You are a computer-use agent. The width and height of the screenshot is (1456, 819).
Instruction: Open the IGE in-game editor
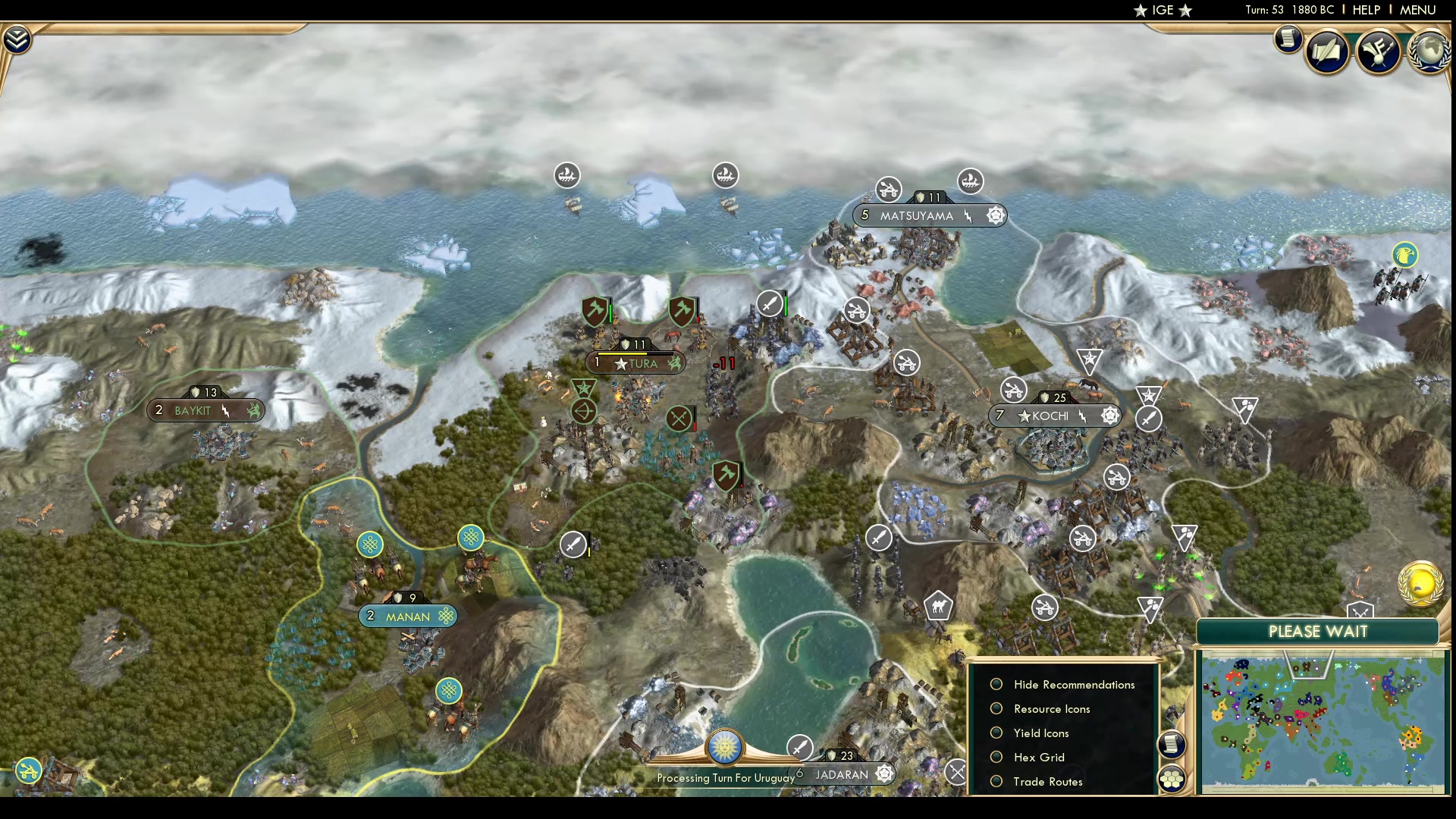[1163, 10]
